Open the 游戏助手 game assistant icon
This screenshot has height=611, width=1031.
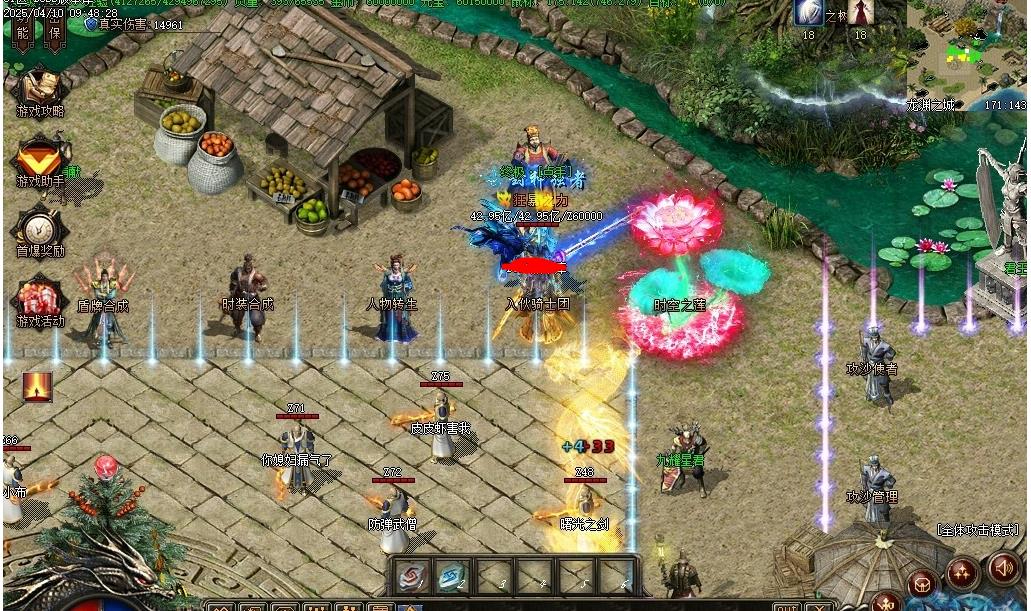pyautogui.click(x=40, y=159)
